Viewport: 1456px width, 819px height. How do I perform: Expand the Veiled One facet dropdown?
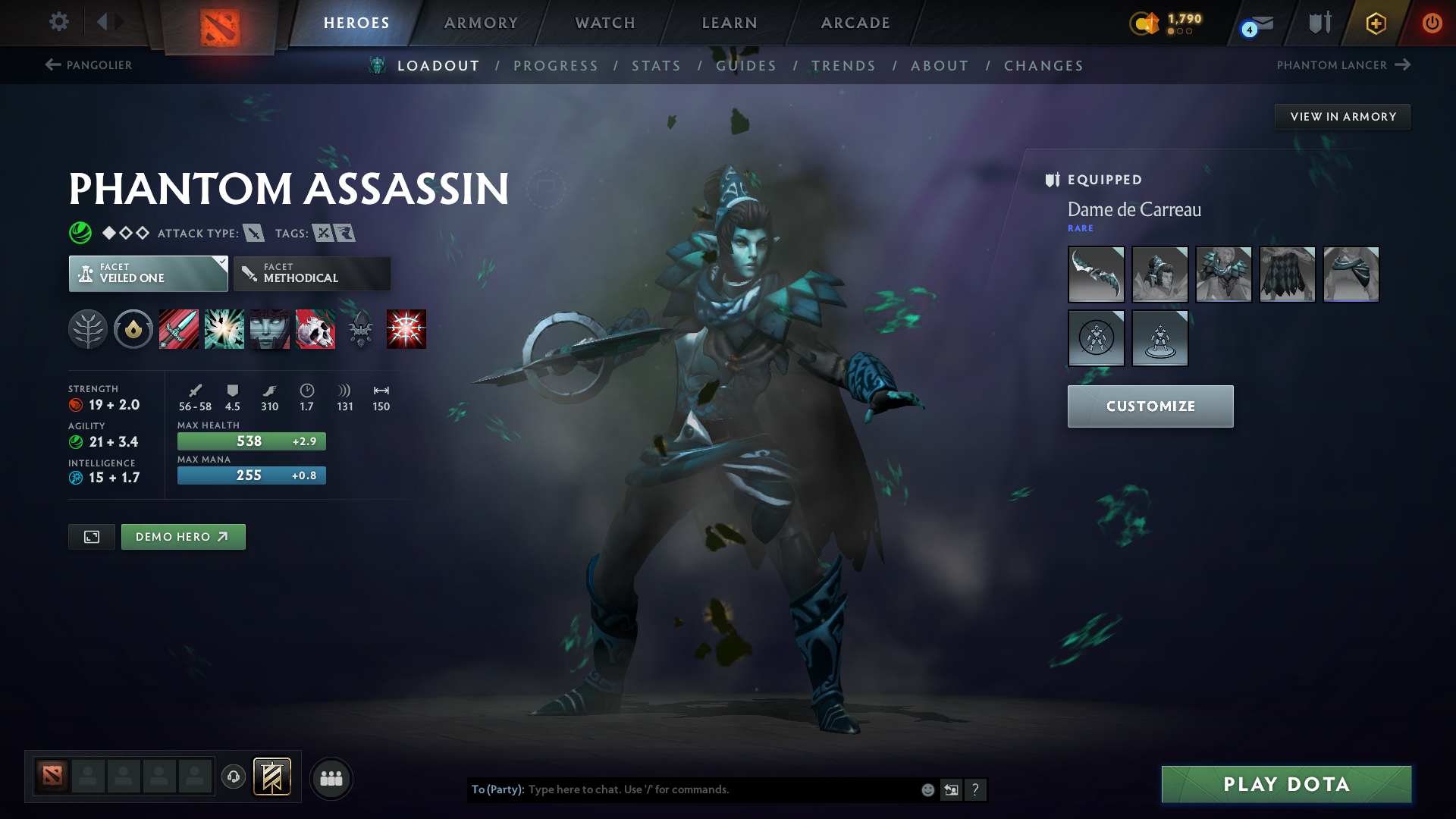221,262
